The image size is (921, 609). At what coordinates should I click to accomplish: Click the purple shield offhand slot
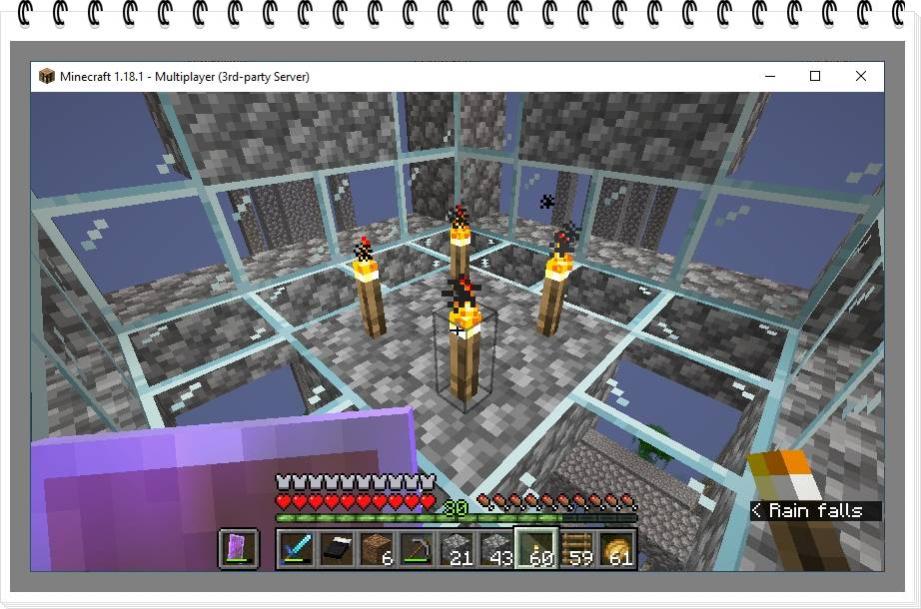[239, 549]
